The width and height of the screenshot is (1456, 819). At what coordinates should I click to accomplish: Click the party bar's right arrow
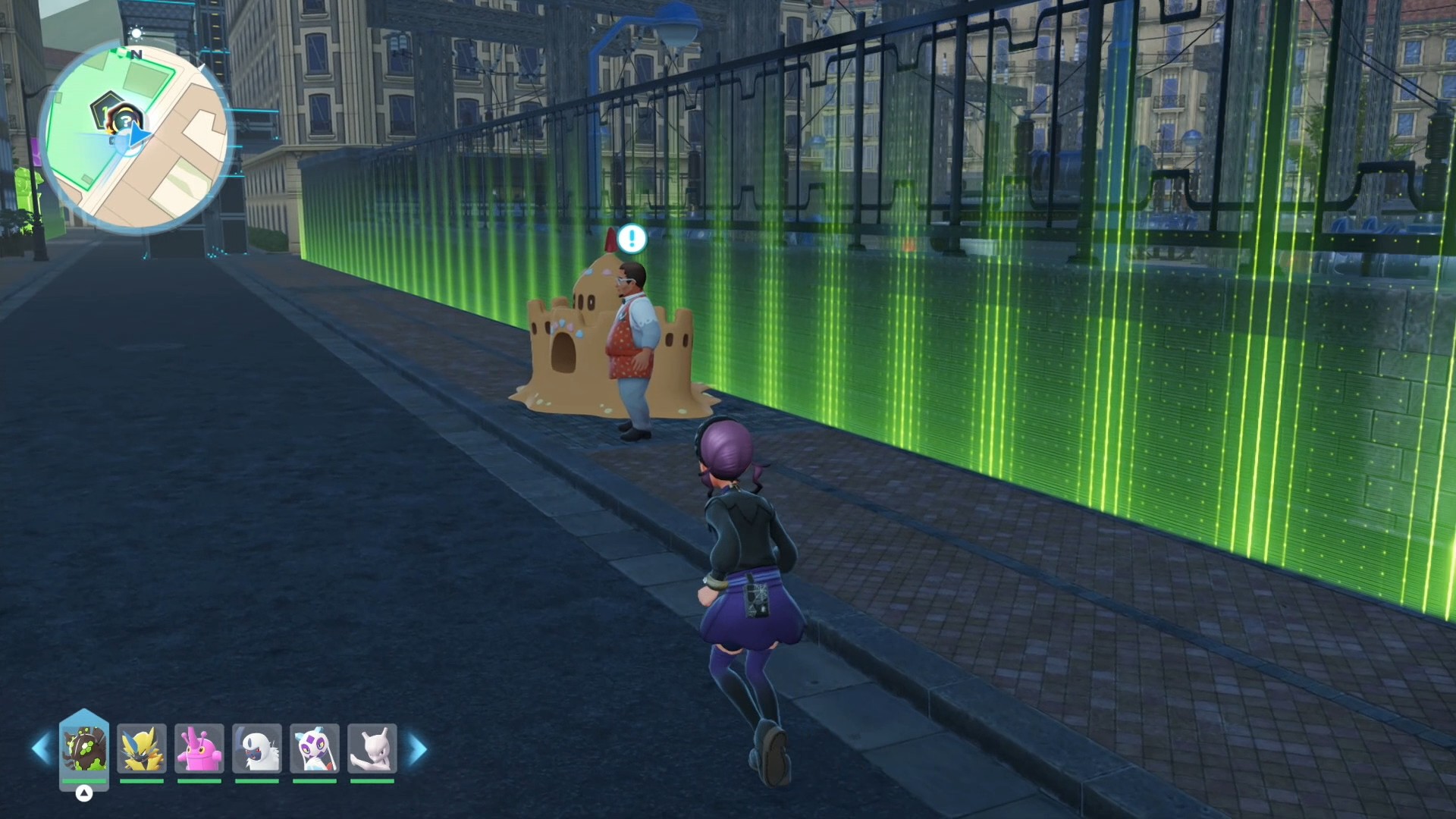point(418,748)
